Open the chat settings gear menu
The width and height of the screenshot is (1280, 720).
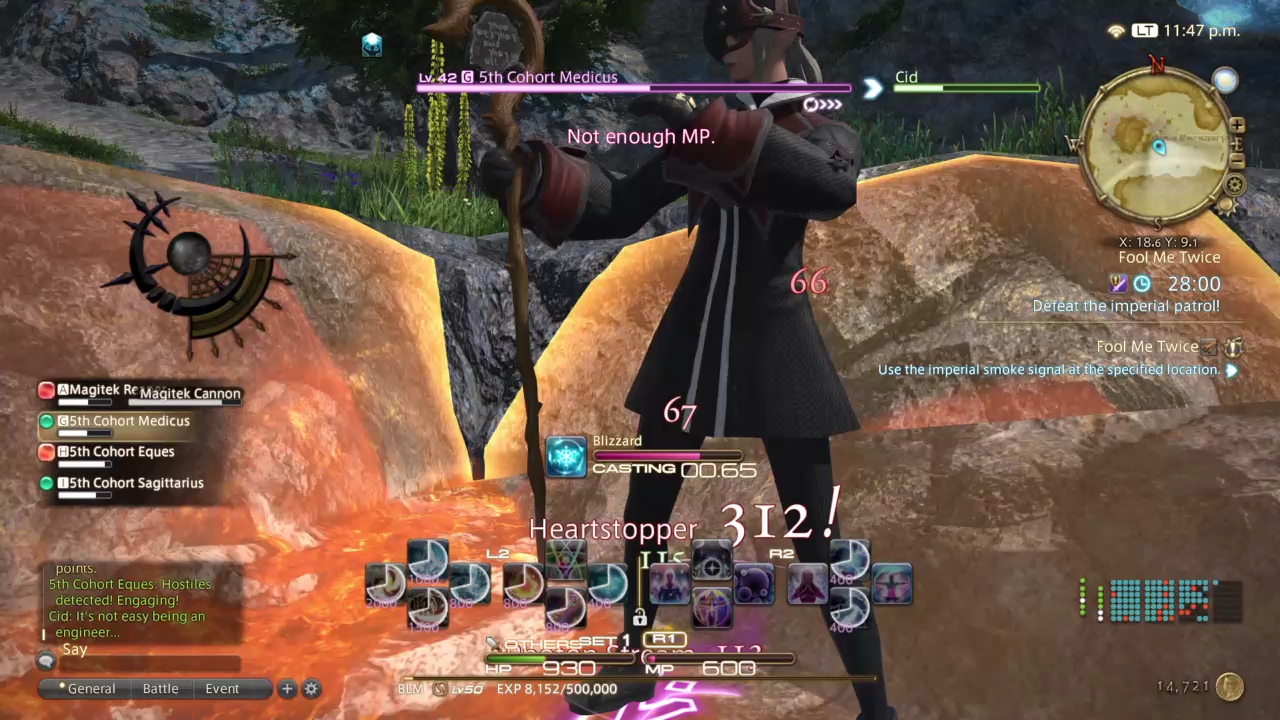pyautogui.click(x=310, y=689)
